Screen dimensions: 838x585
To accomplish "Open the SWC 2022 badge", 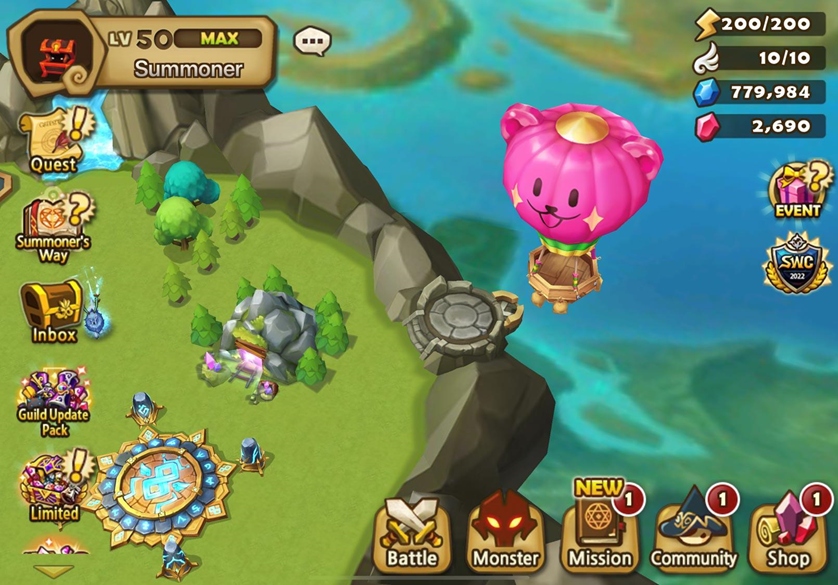I will (797, 264).
